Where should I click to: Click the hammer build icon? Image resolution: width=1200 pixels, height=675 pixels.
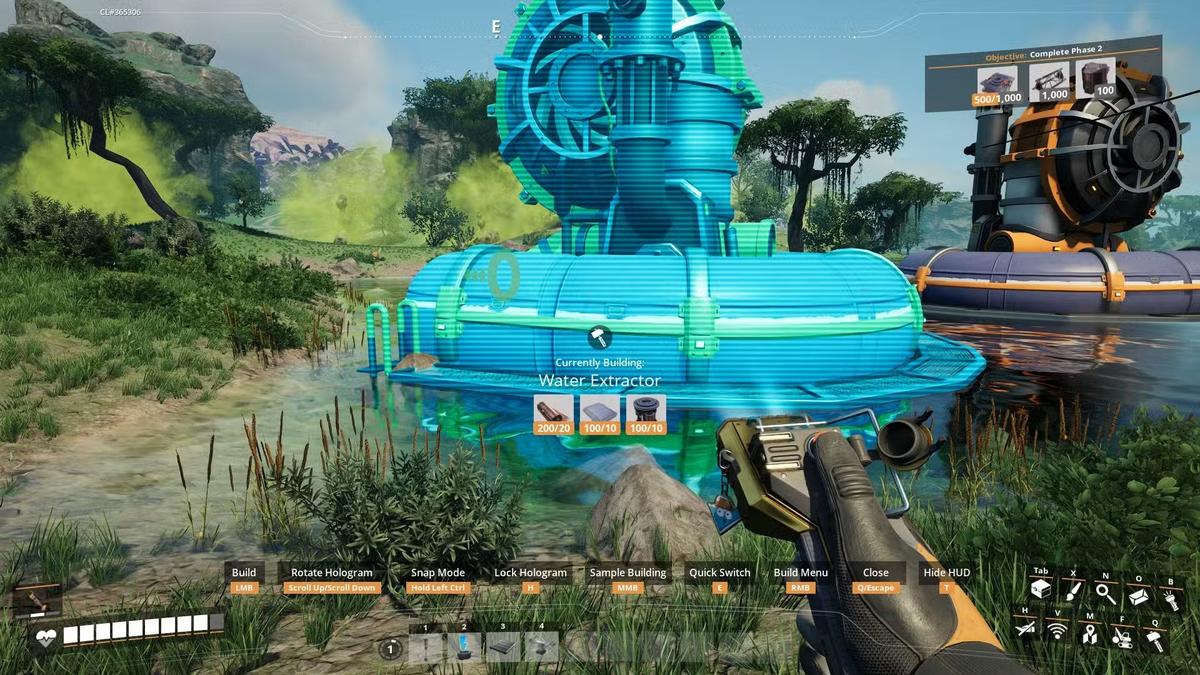tap(1155, 640)
